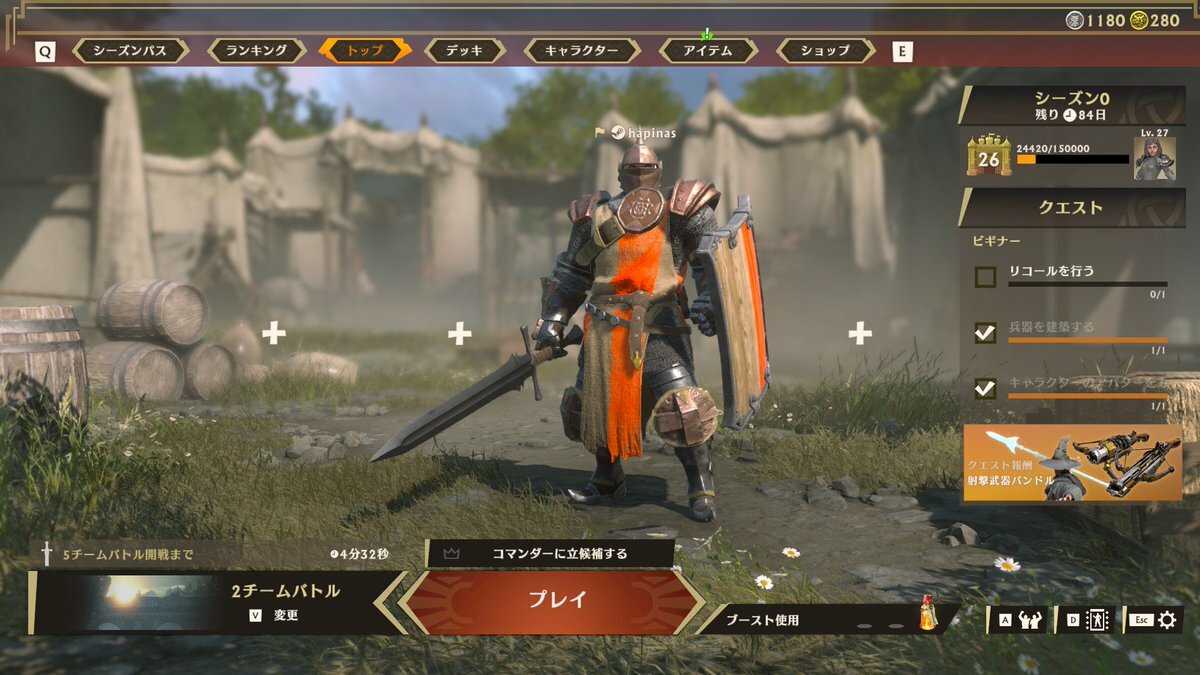Choose コマンダーに立候補する
The width and height of the screenshot is (1200, 675).
550,552
